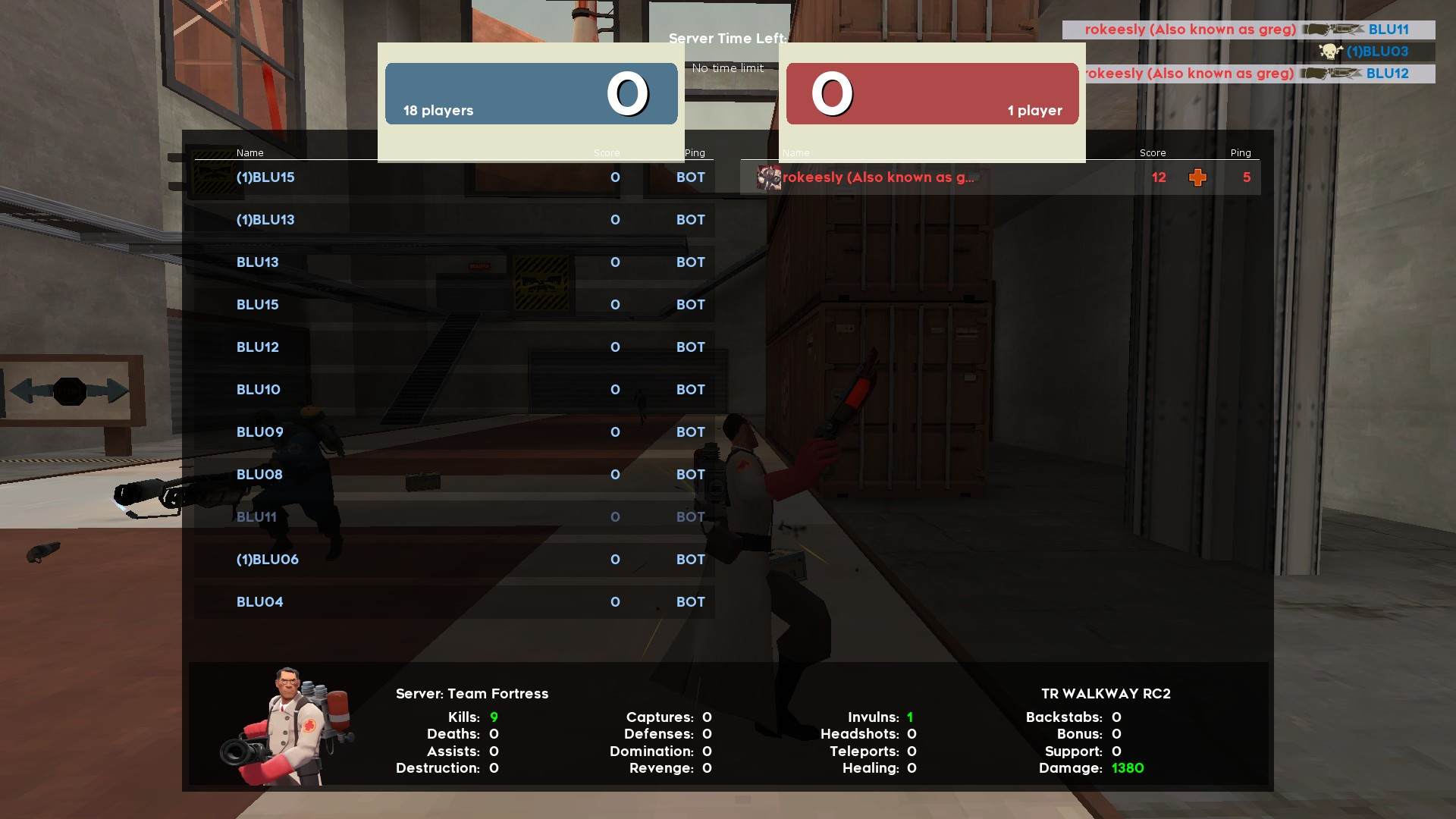Screen dimensions: 1456x819
Task: Sort the red team by the Ping header
Action: tap(1241, 152)
